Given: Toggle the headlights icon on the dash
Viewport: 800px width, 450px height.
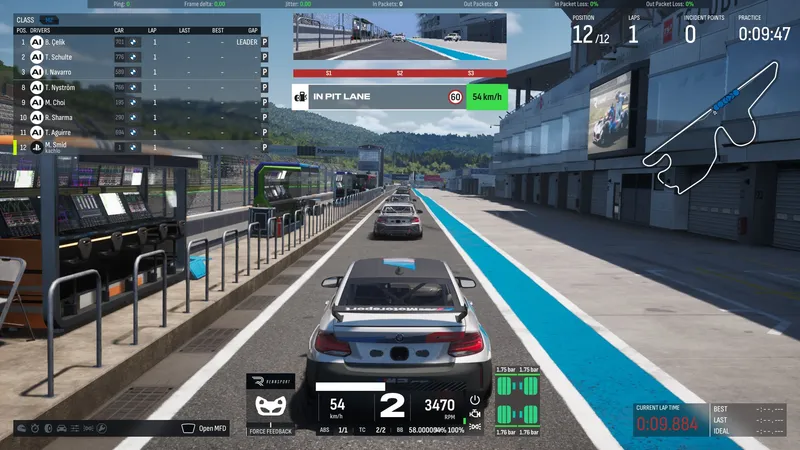Looking at the screenshot, I should coord(474,427).
